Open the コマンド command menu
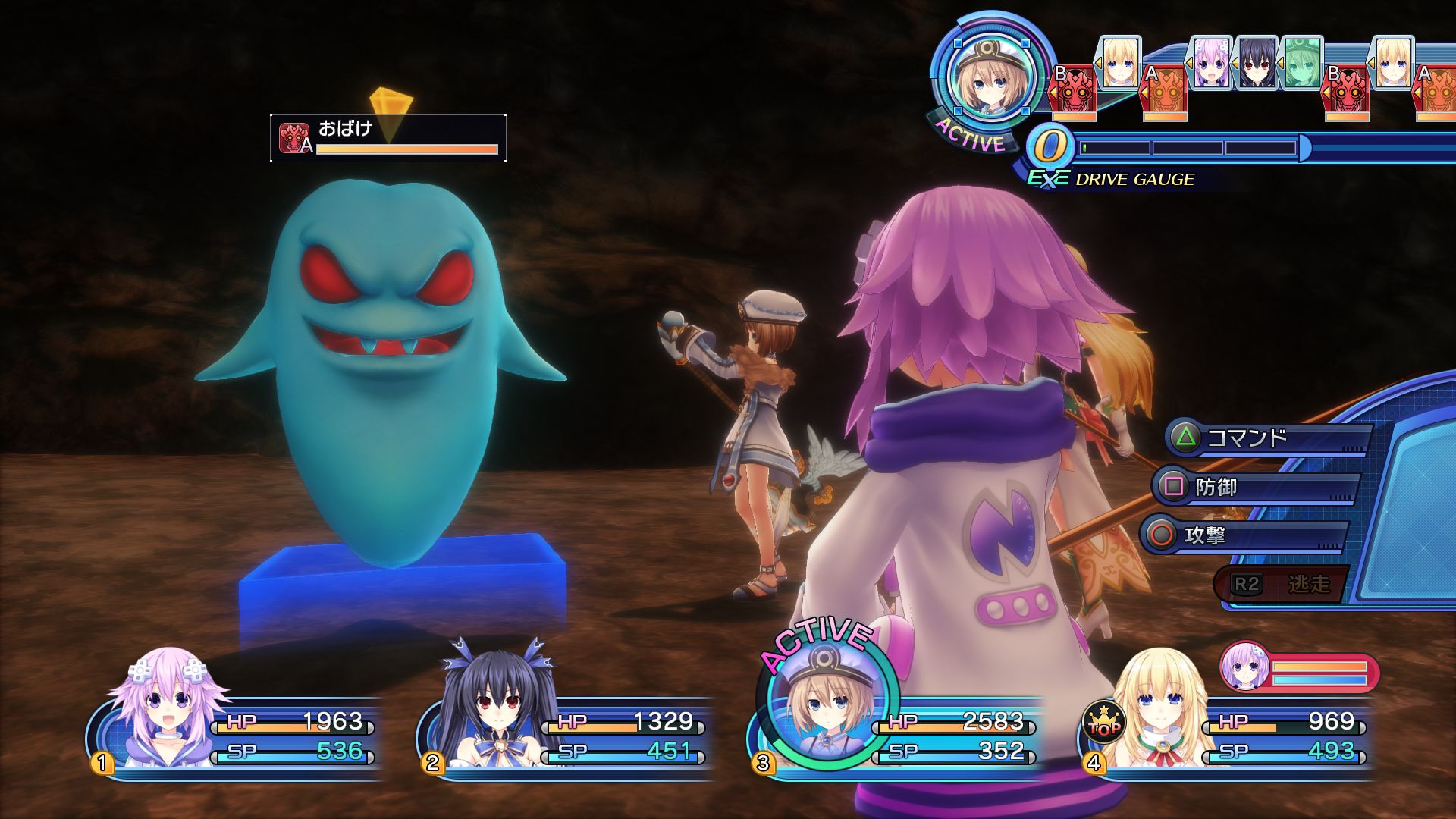 (x=1266, y=438)
